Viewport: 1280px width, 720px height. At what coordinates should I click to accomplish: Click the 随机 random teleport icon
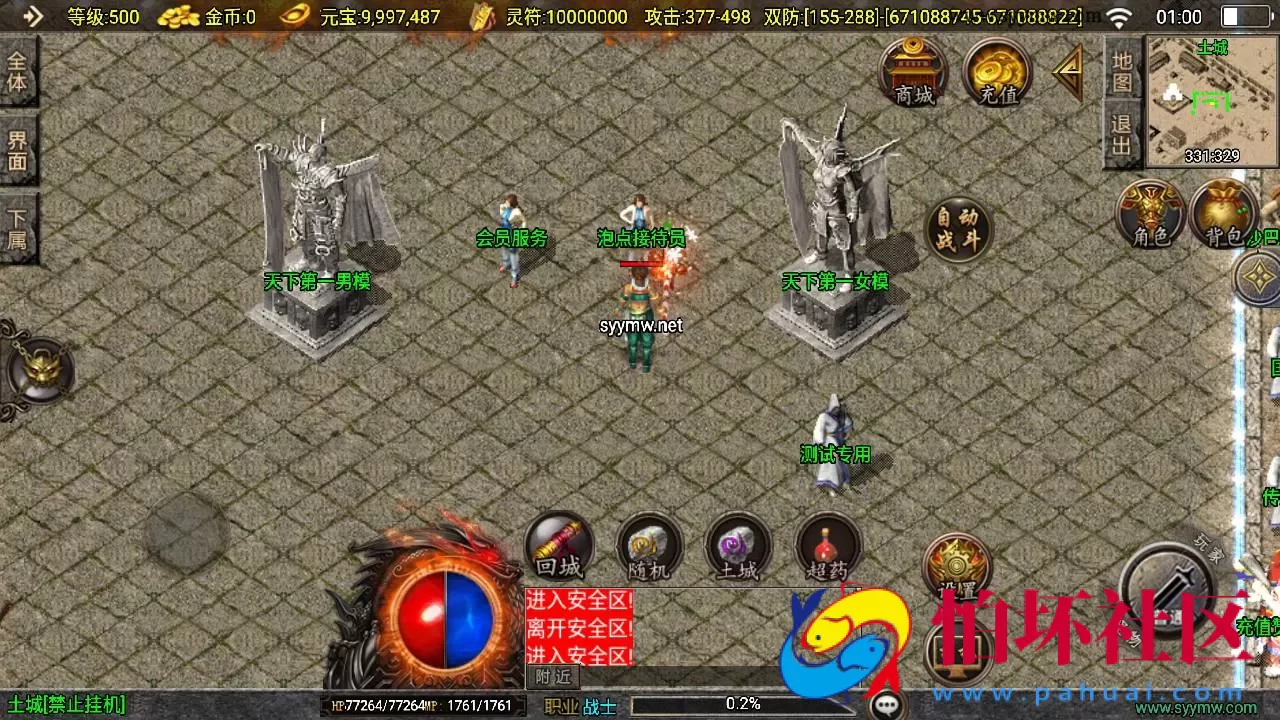(x=648, y=546)
